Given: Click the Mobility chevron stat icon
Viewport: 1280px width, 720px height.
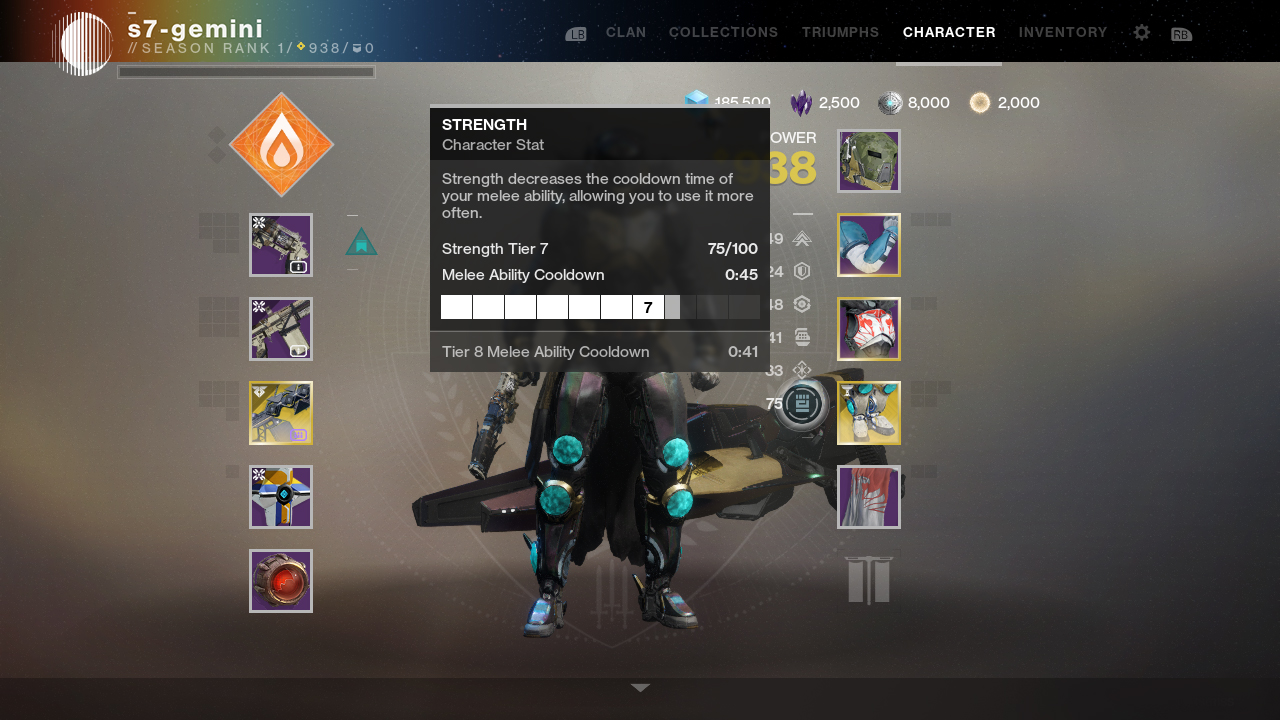Looking at the screenshot, I should [800, 239].
